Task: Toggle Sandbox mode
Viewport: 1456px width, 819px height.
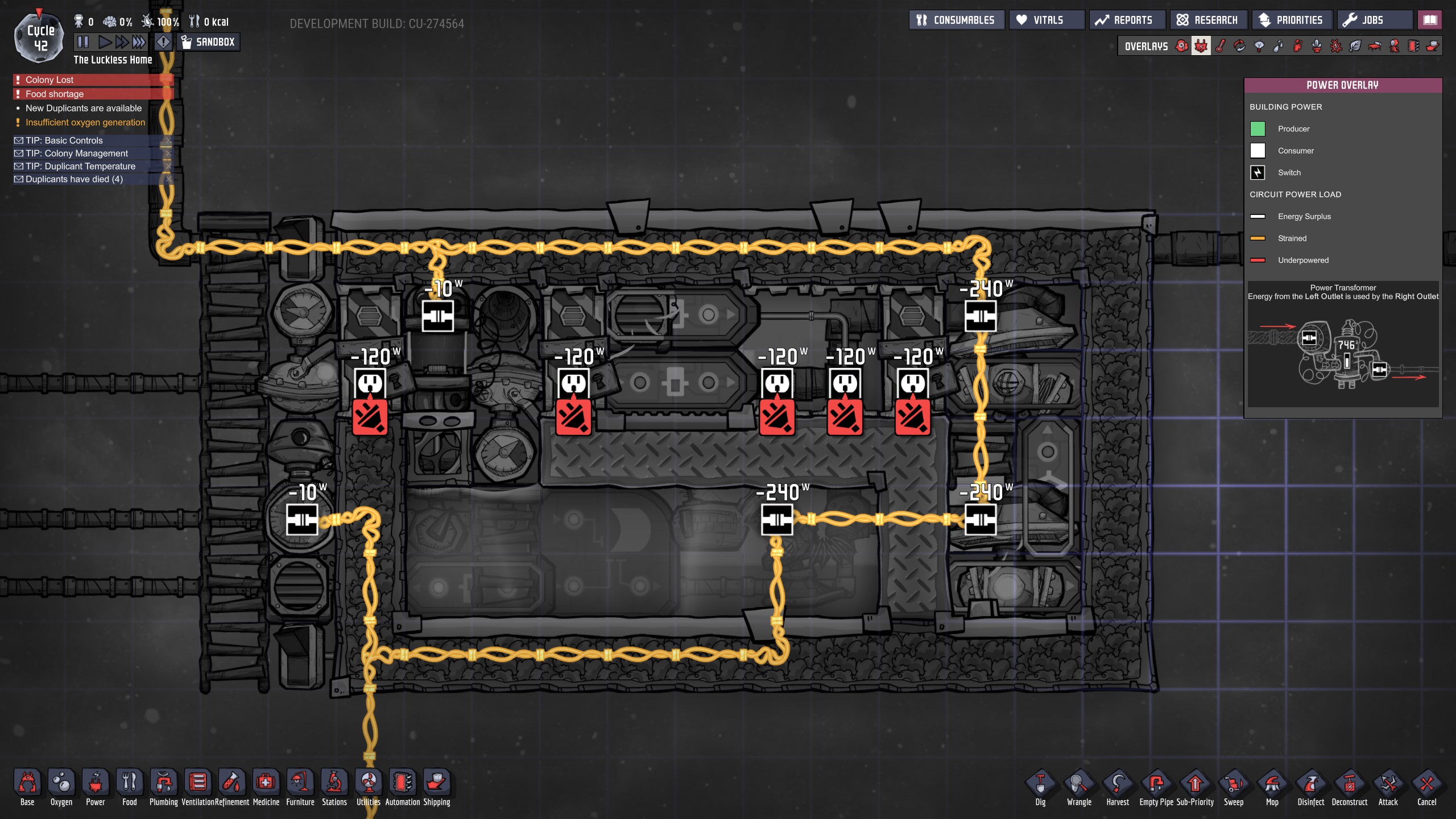Action: click(x=208, y=42)
